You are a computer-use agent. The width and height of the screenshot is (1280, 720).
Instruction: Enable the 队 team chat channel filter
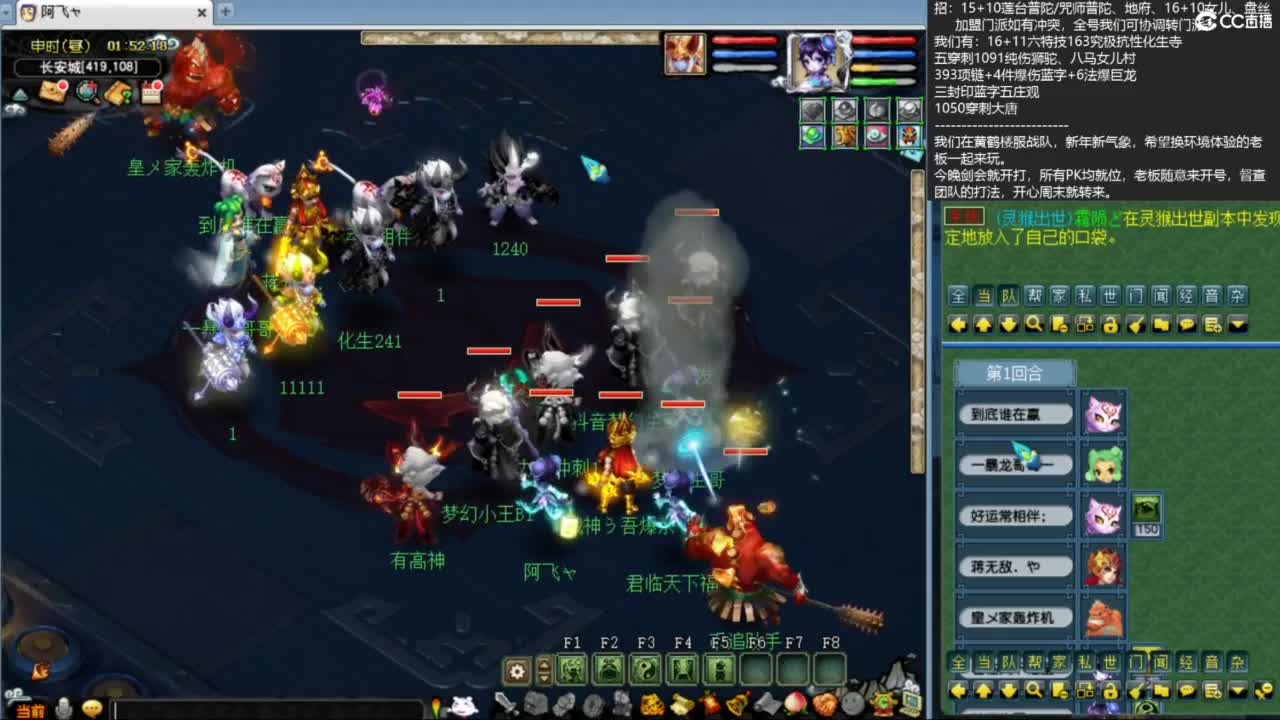(x=1007, y=296)
